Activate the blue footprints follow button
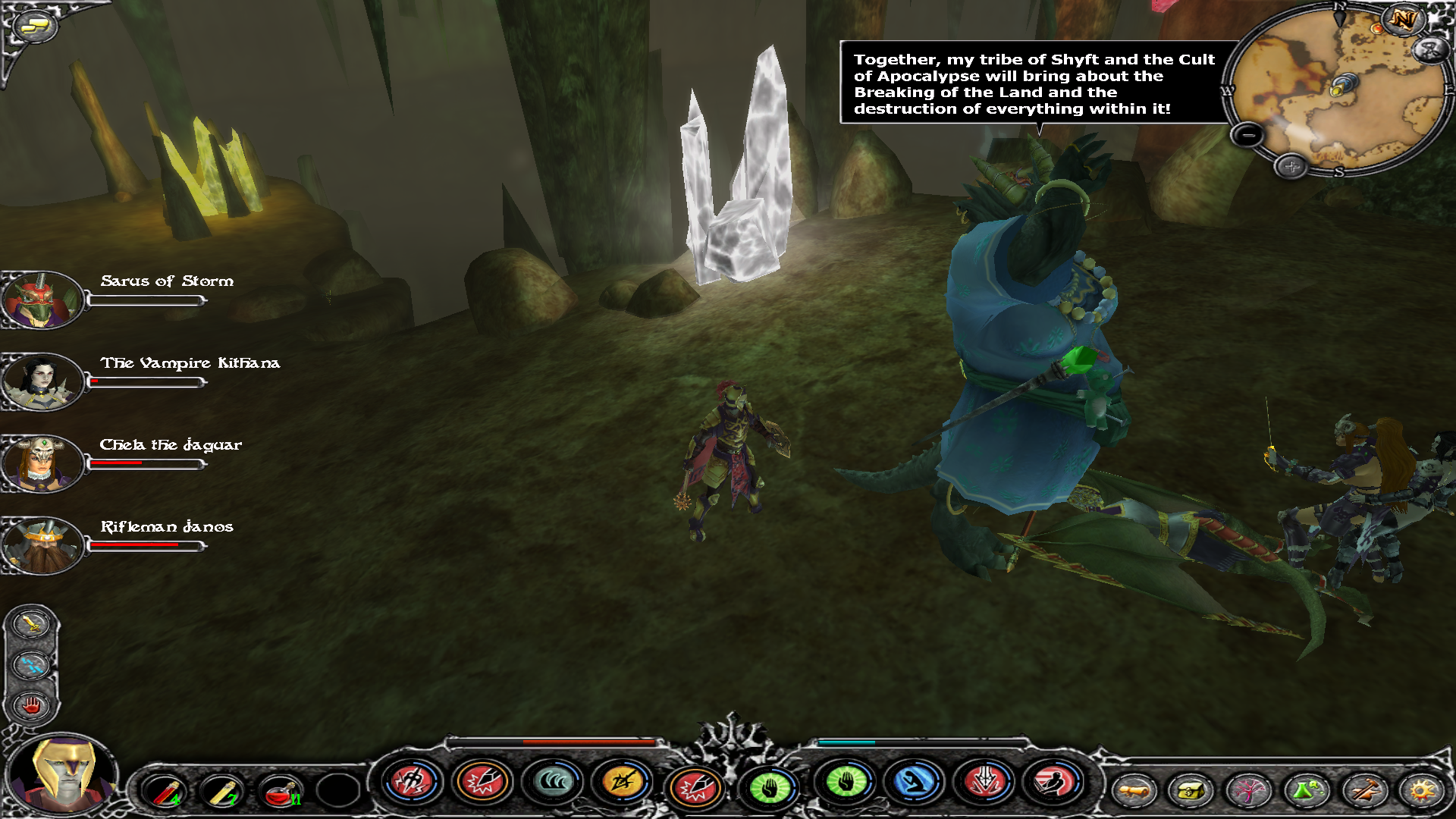The image size is (1456, 819). [x=31, y=665]
